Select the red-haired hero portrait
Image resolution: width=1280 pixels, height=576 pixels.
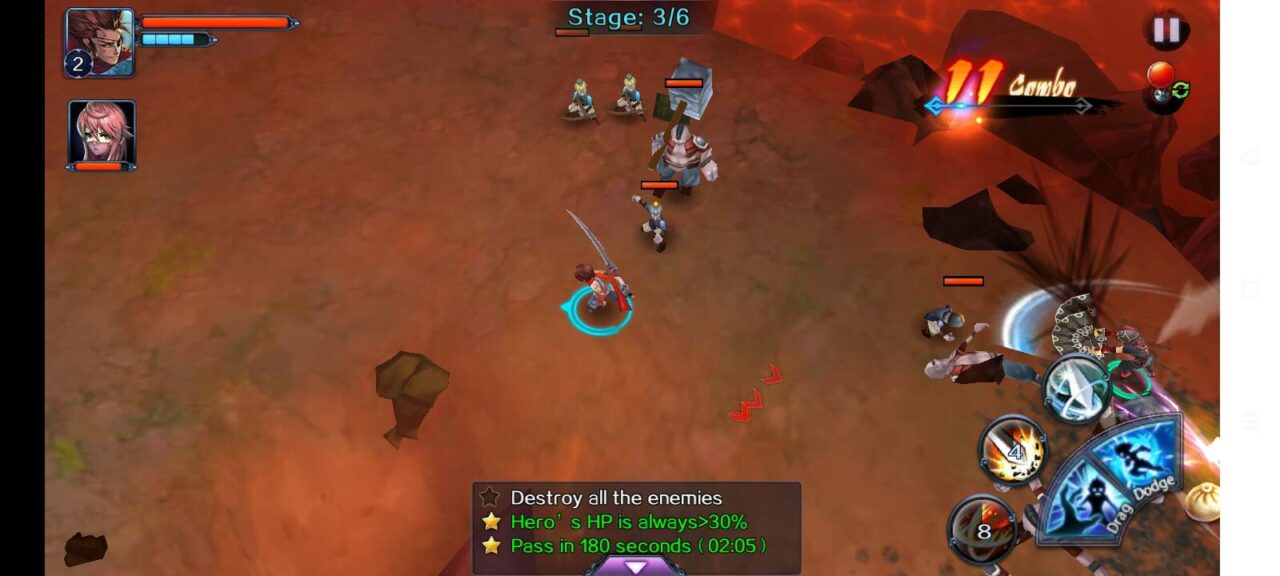tap(99, 42)
